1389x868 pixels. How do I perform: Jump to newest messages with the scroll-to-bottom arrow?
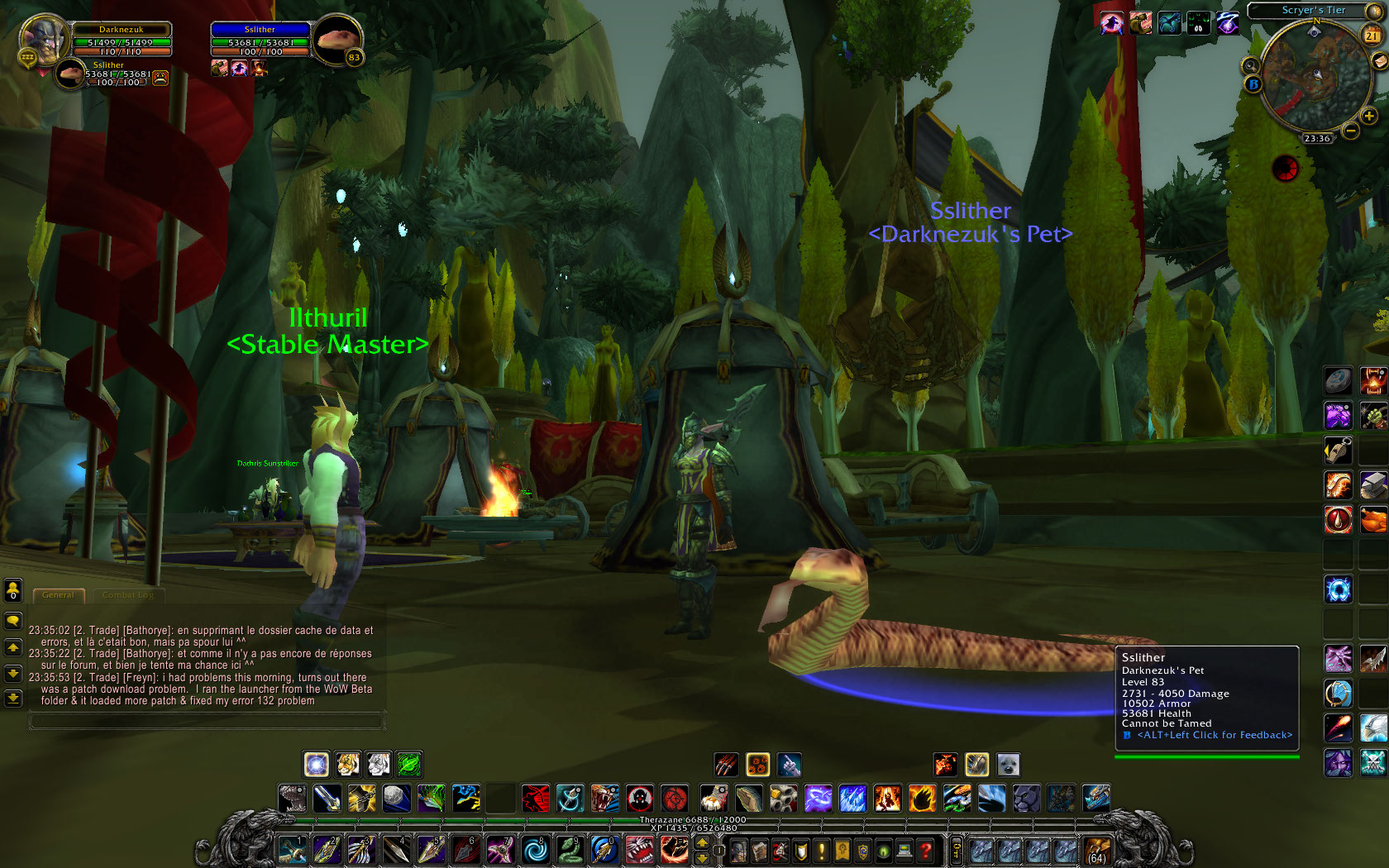click(x=13, y=699)
